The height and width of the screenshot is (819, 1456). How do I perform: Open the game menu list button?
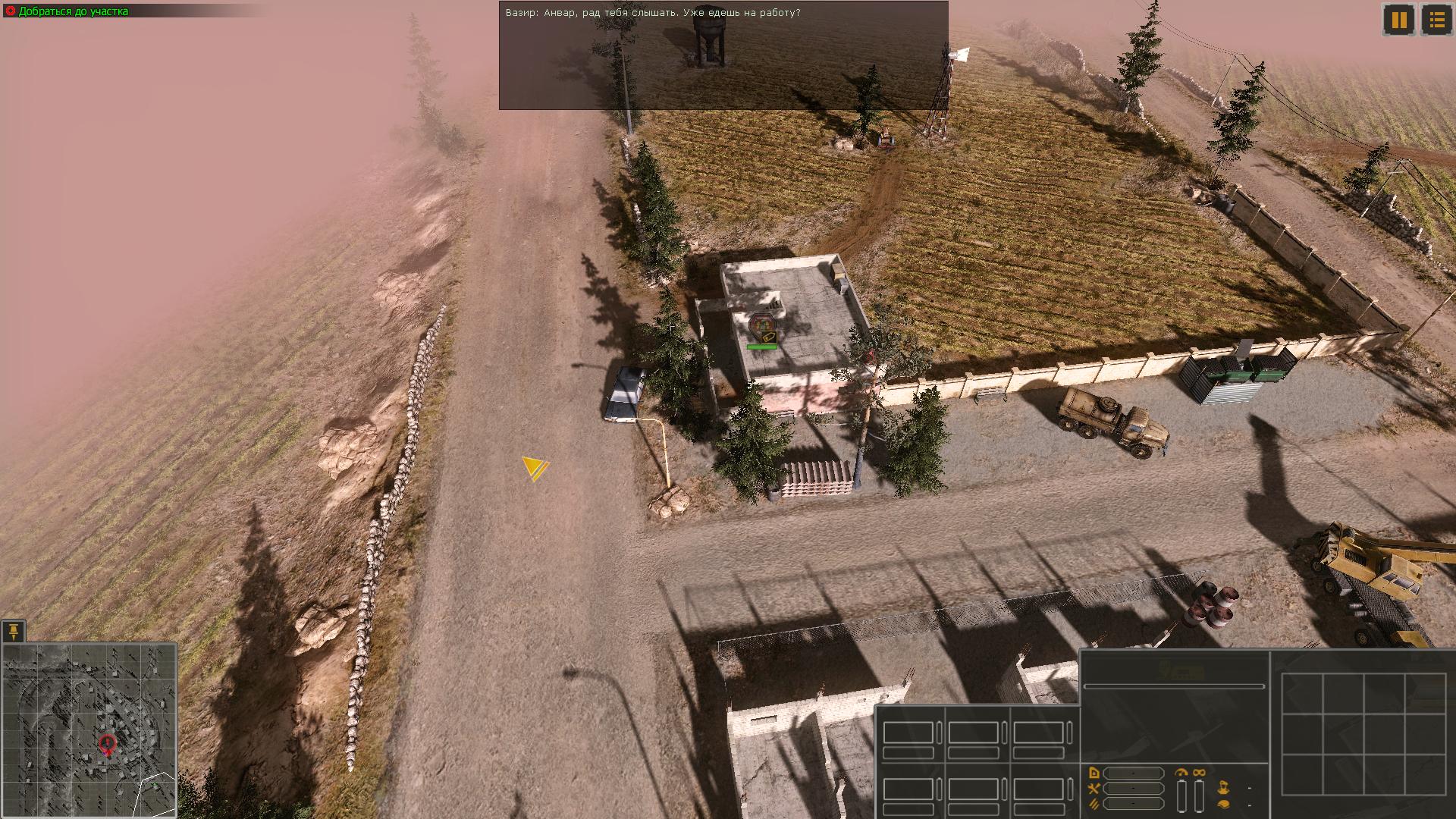point(1436,20)
